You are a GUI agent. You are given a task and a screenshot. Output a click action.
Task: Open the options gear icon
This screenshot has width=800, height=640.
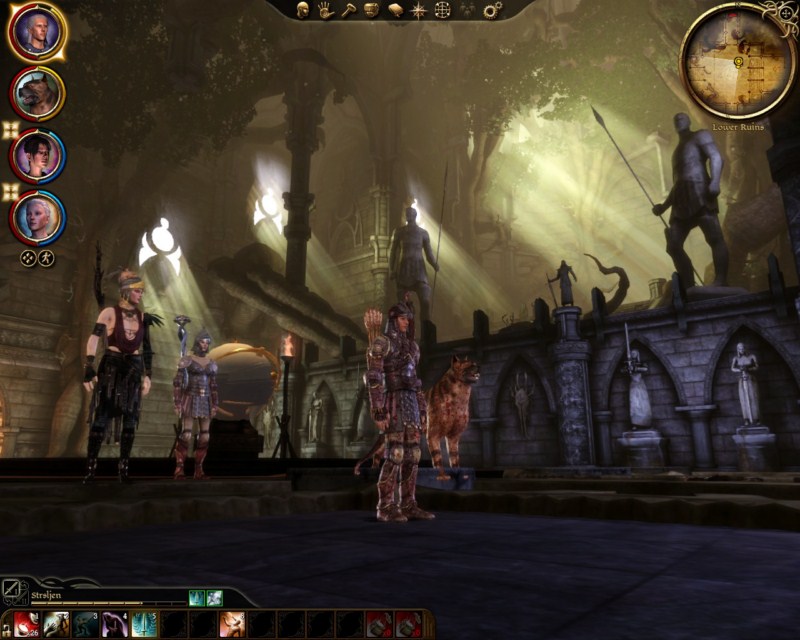[492, 10]
